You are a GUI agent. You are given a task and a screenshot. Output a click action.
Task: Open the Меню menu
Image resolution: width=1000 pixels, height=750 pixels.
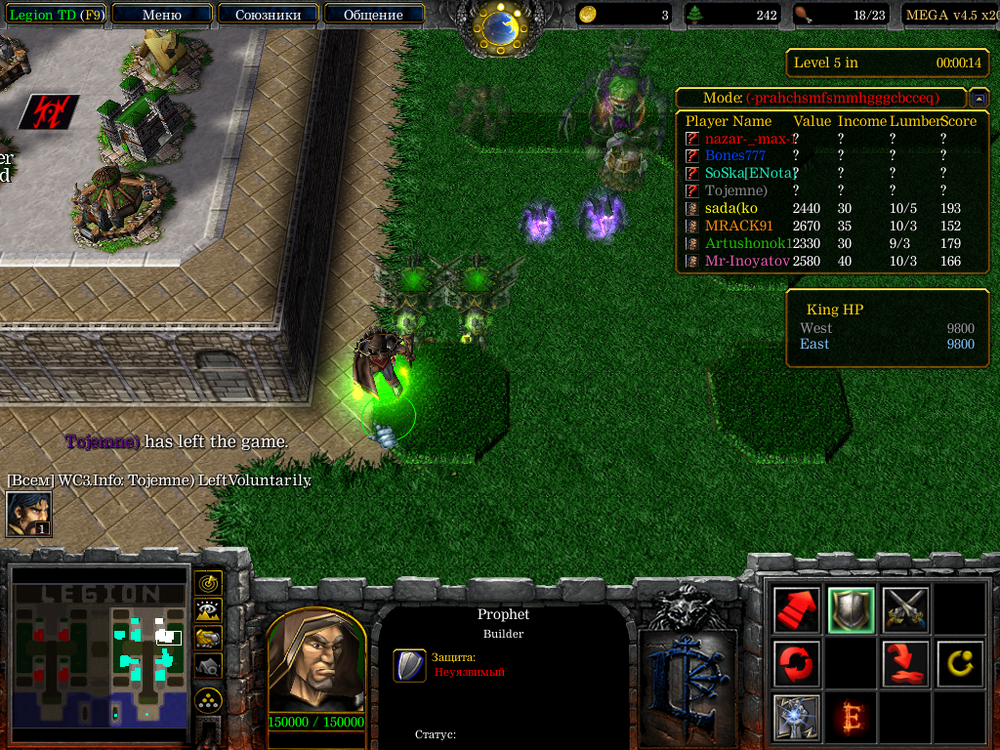pos(162,15)
